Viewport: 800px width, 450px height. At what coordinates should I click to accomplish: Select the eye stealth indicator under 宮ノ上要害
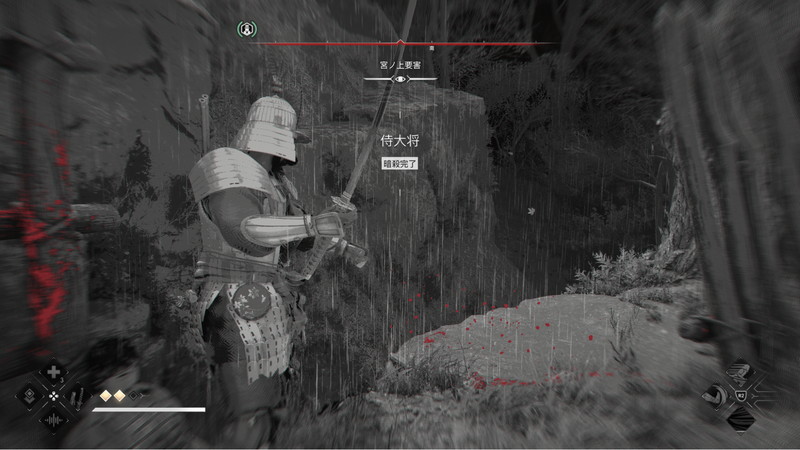click(x=400, y=79)
